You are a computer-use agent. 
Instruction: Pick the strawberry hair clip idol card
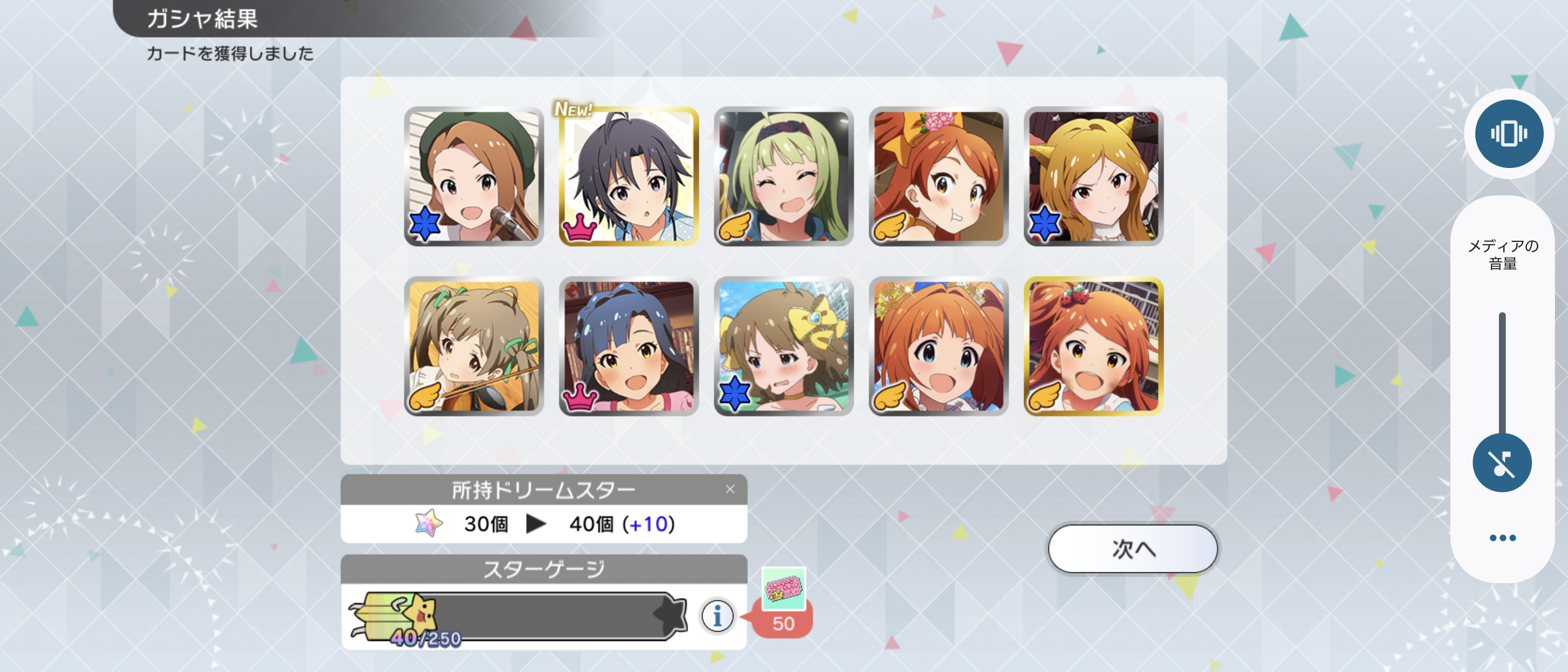click(1093, 347)
